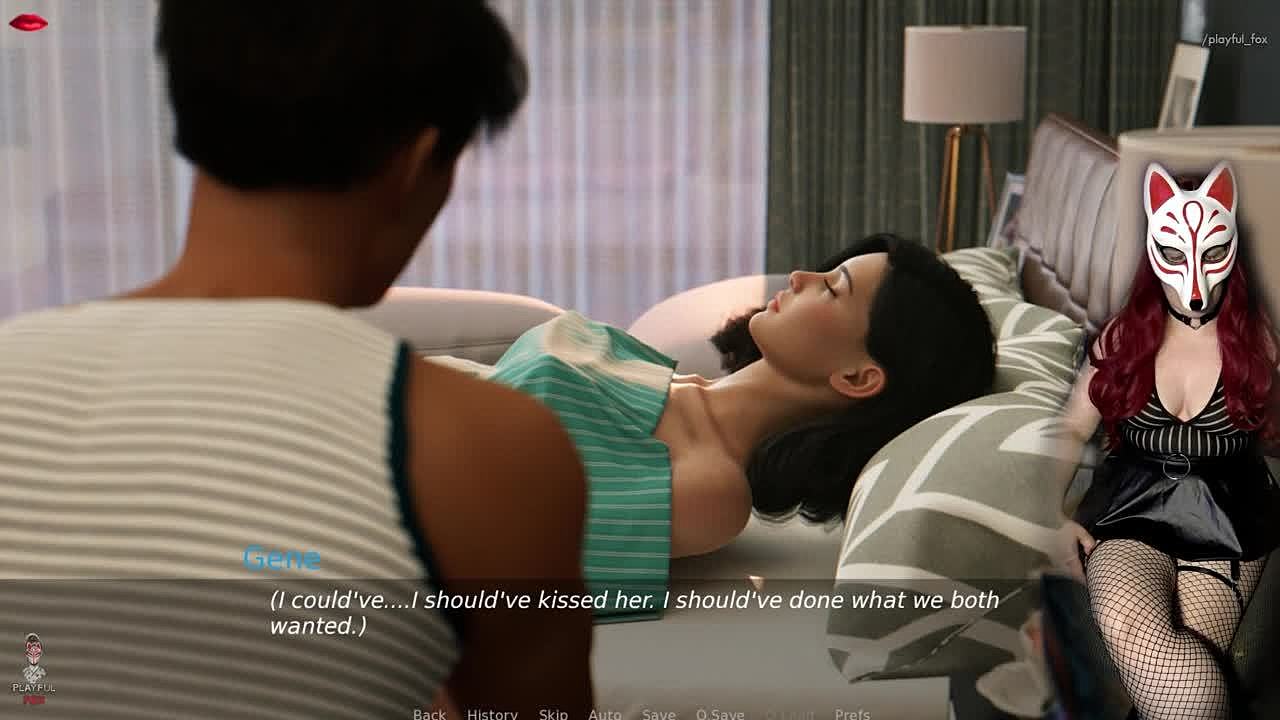This screenshot has width=1280, height=720.
Task: Open the Save menu
Action: 658,714
